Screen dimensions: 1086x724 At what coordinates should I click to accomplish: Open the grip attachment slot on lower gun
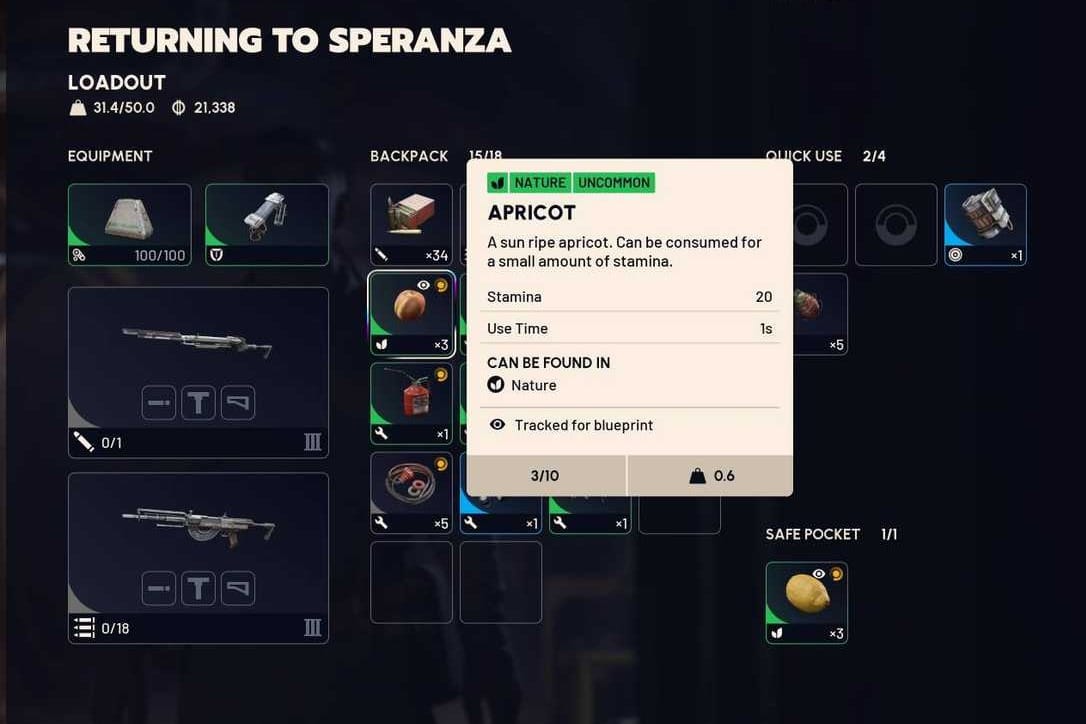(x=198, y=588)
